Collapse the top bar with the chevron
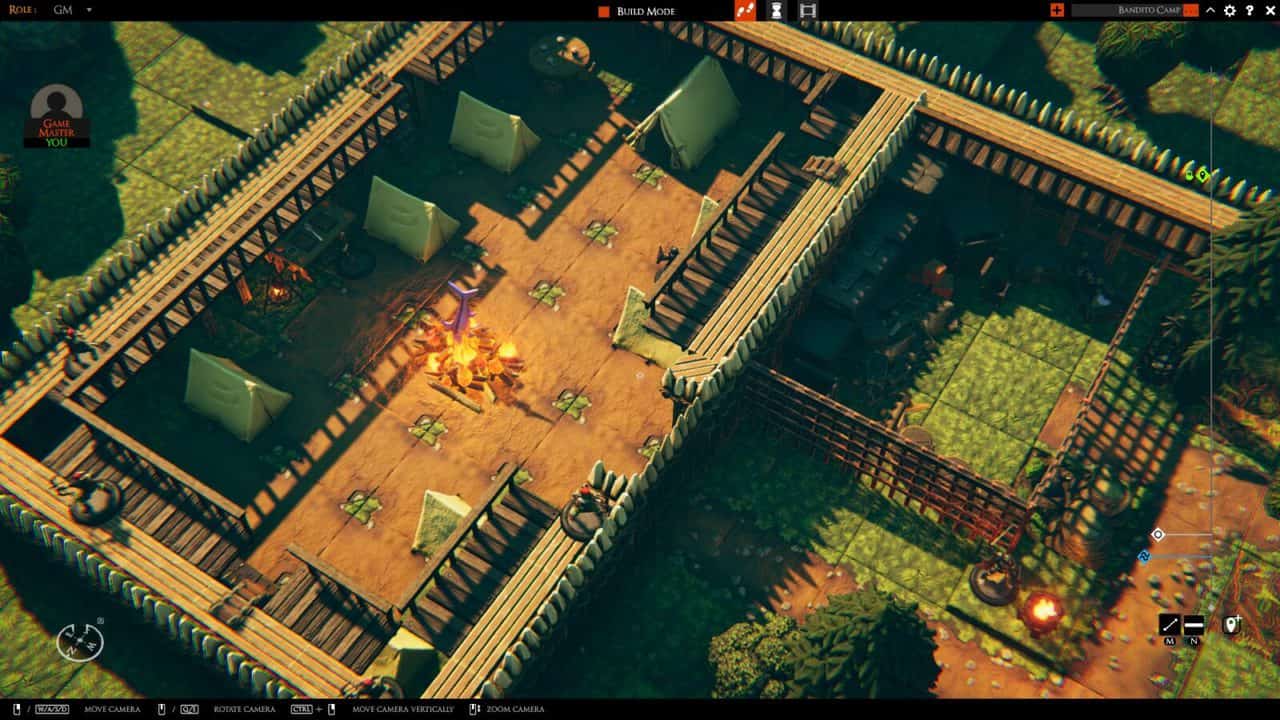Image resolution: width=1280 pixels, height=720 pixels. [1210, 11]
